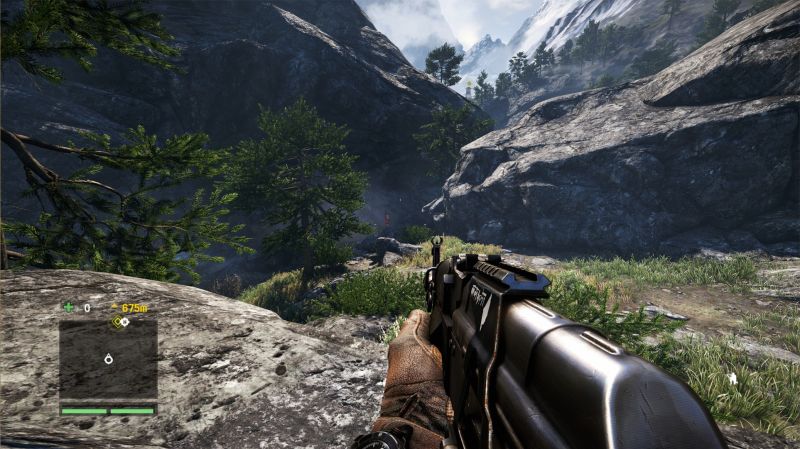Open the square minimap
The width and height of the screenshot is (800, 449).
pos(108,360)
